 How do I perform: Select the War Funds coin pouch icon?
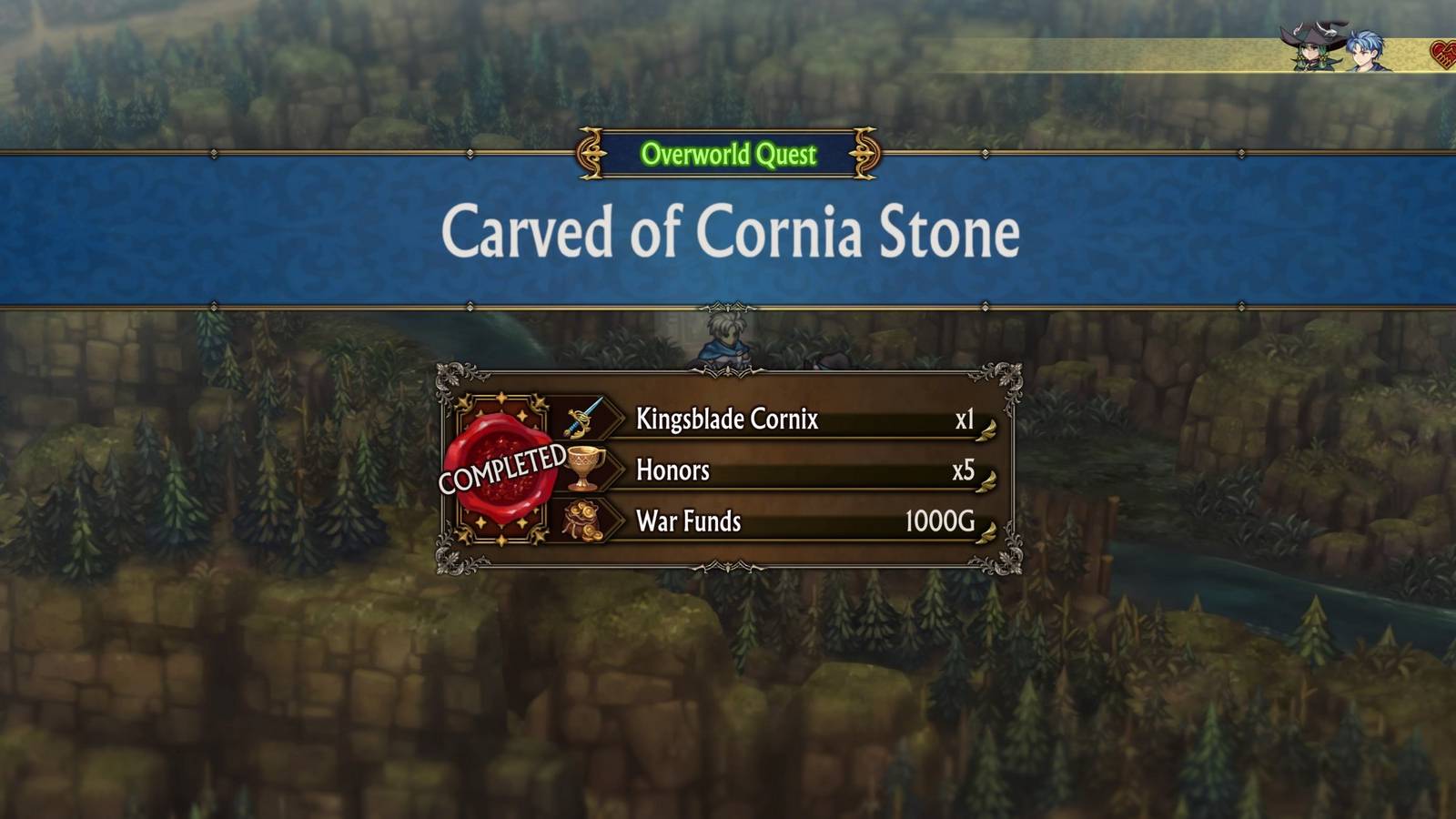[586, 521]
